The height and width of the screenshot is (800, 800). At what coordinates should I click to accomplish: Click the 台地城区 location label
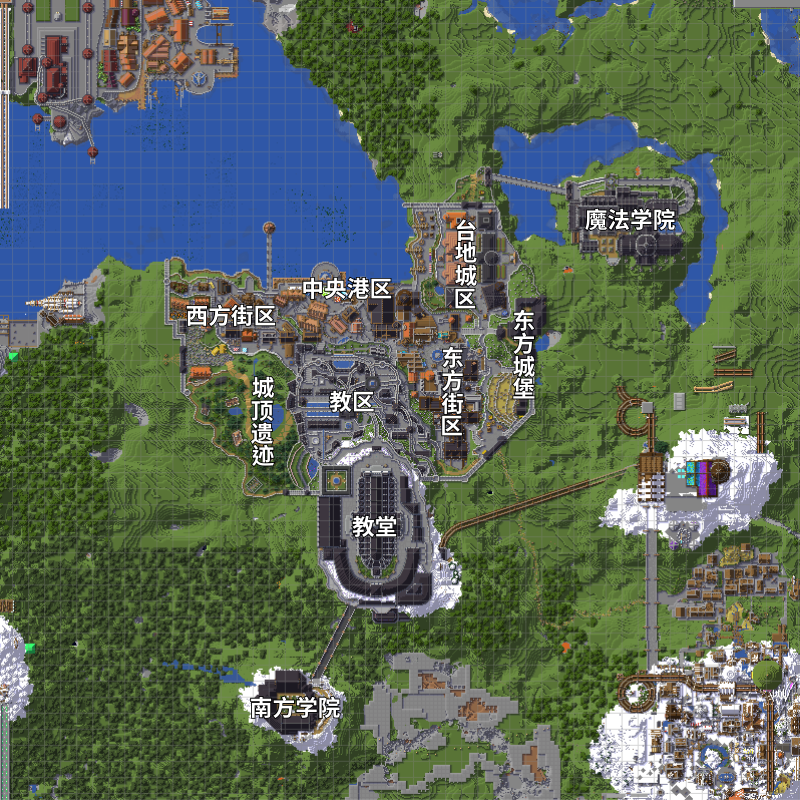465,264
